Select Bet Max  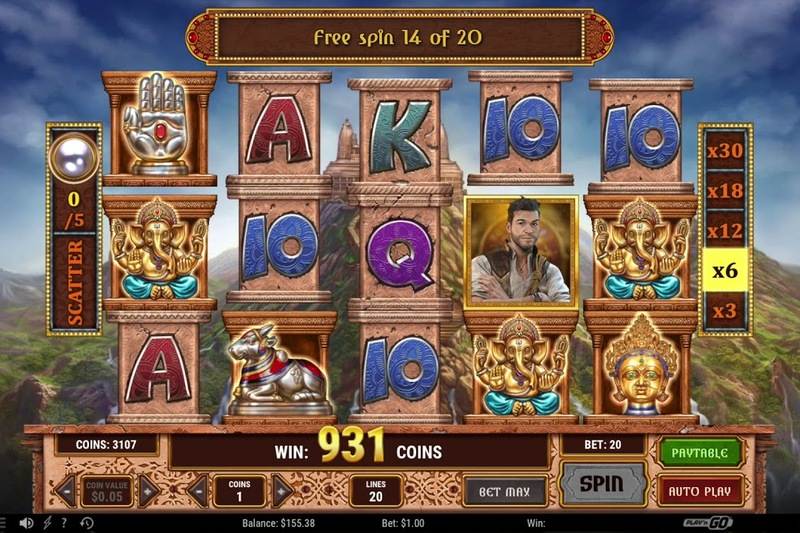(505, 490)
